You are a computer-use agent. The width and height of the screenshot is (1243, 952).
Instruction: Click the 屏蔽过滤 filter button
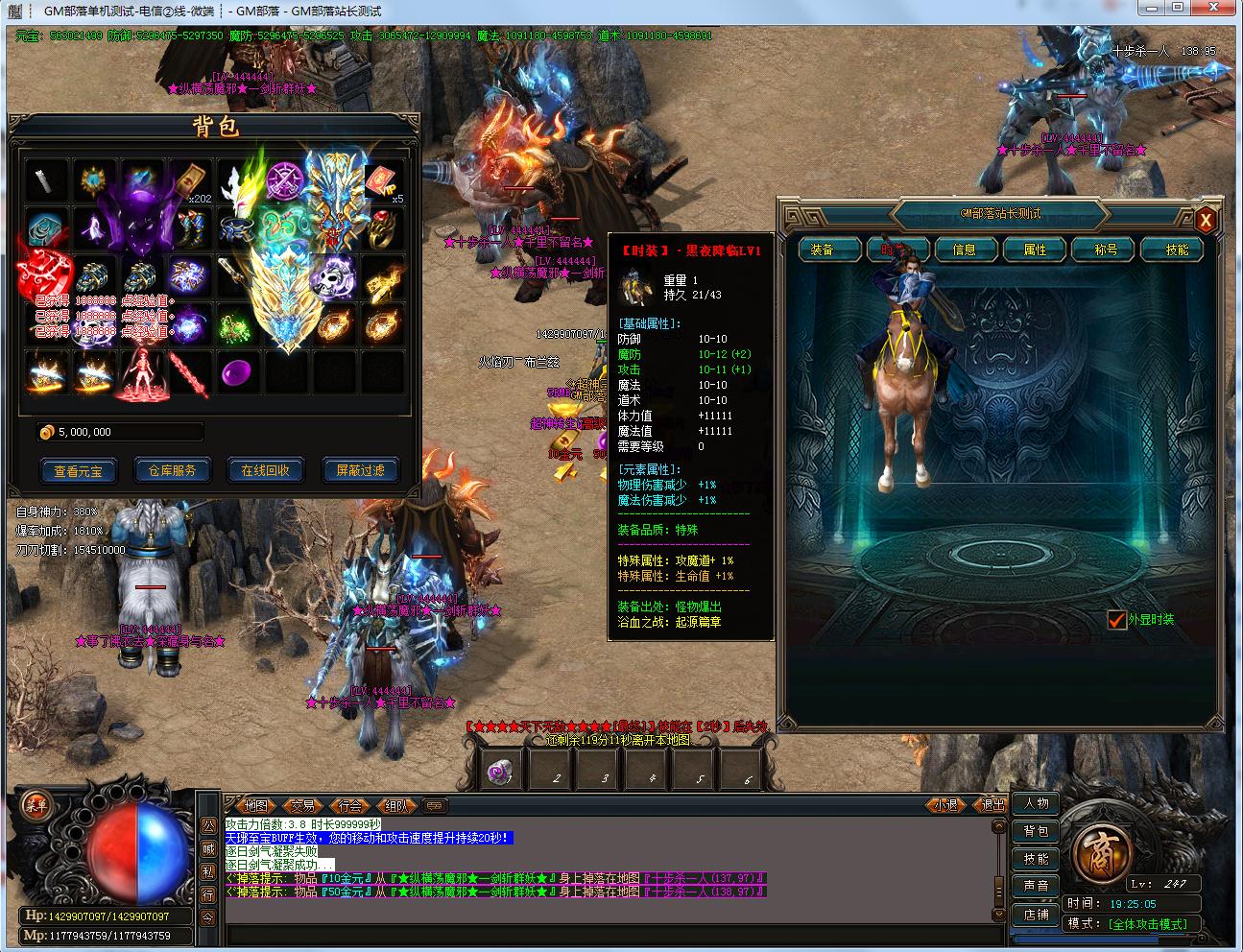360,470
